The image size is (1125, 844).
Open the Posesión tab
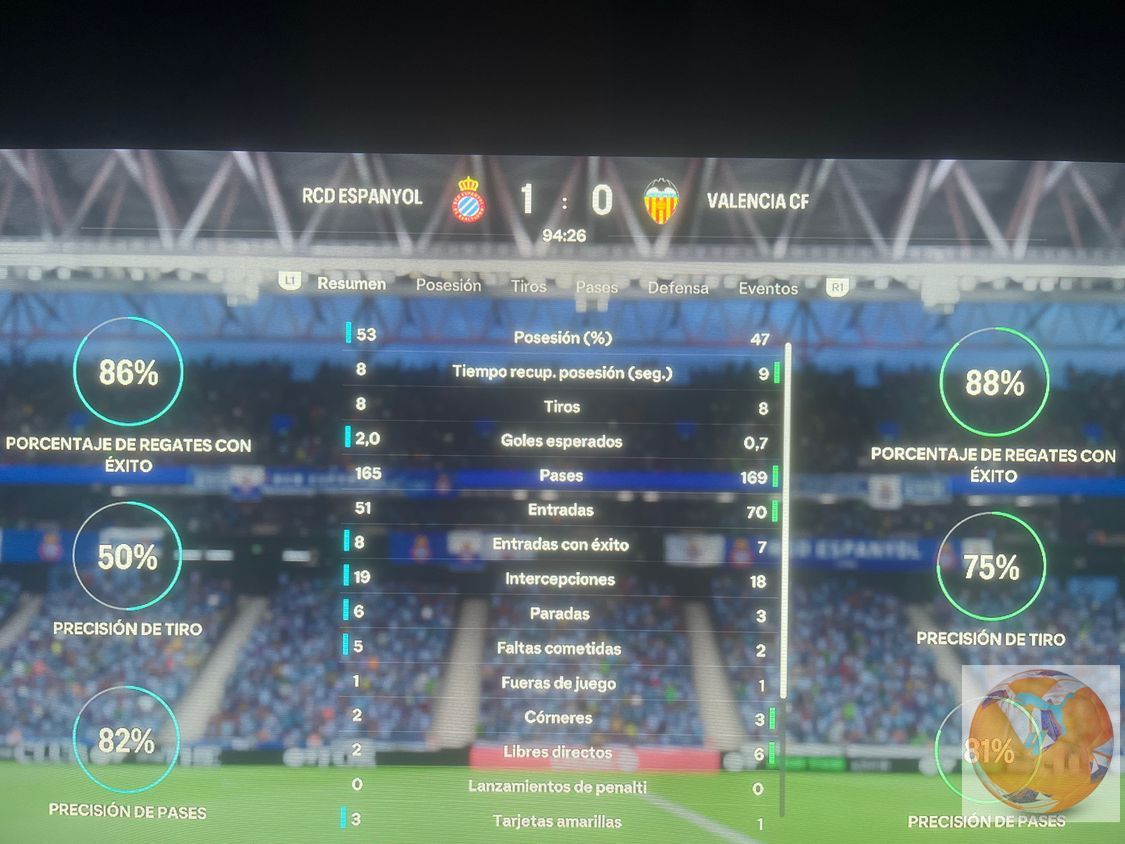pos(448,285)
